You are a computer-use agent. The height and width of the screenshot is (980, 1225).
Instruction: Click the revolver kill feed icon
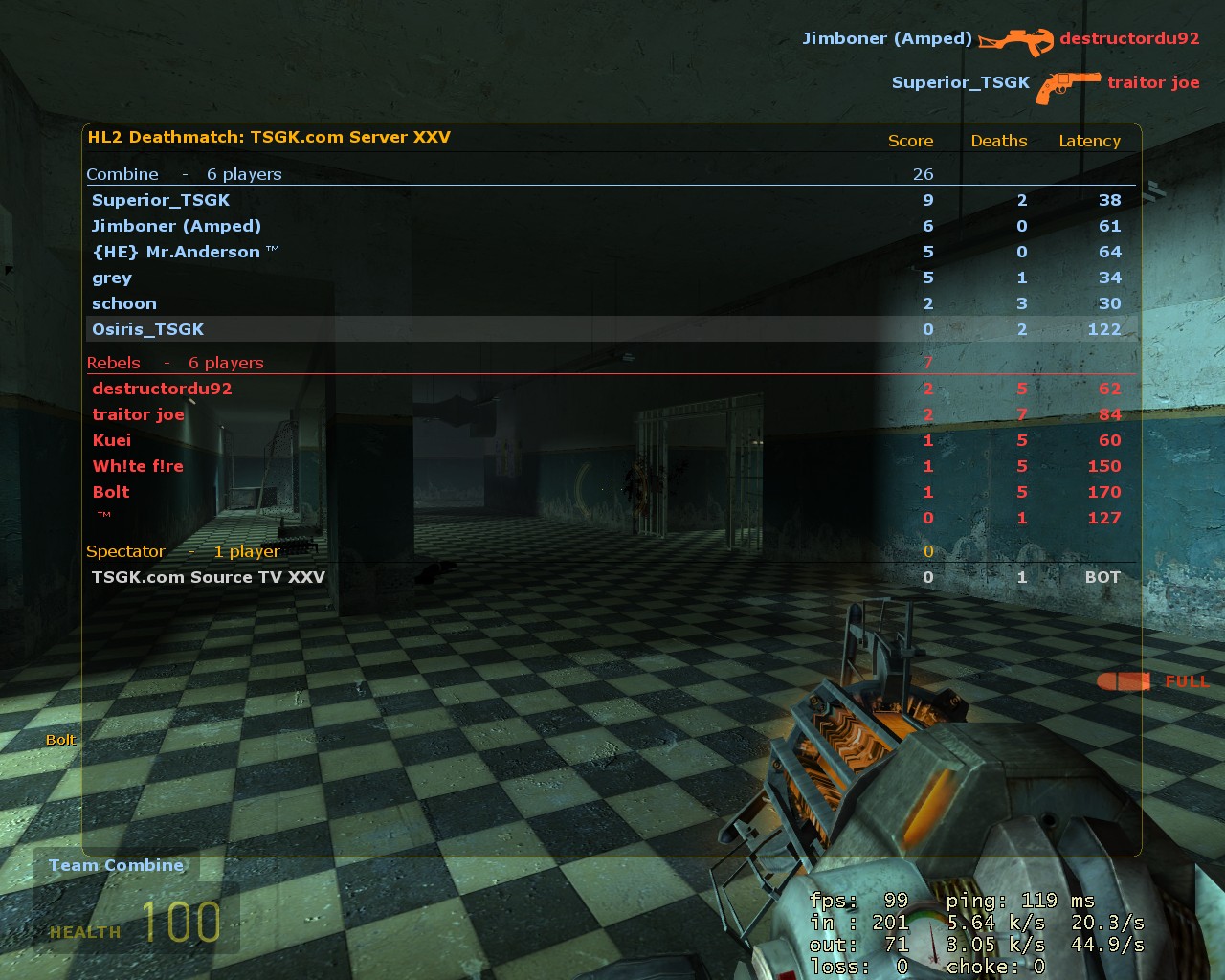pos(1066,82)
